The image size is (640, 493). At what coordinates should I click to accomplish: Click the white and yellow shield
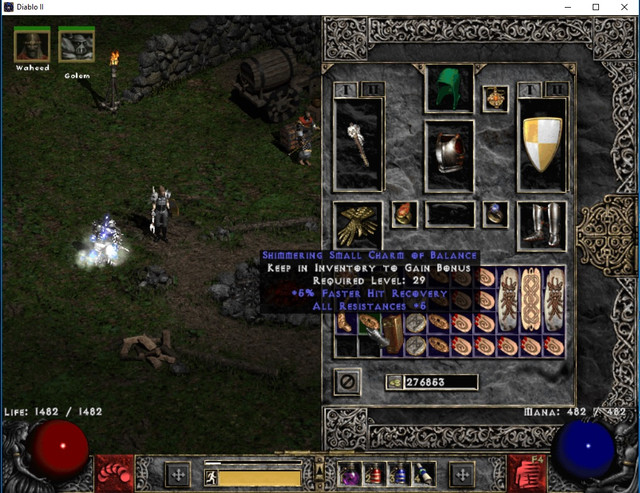(x=542, y=144)
